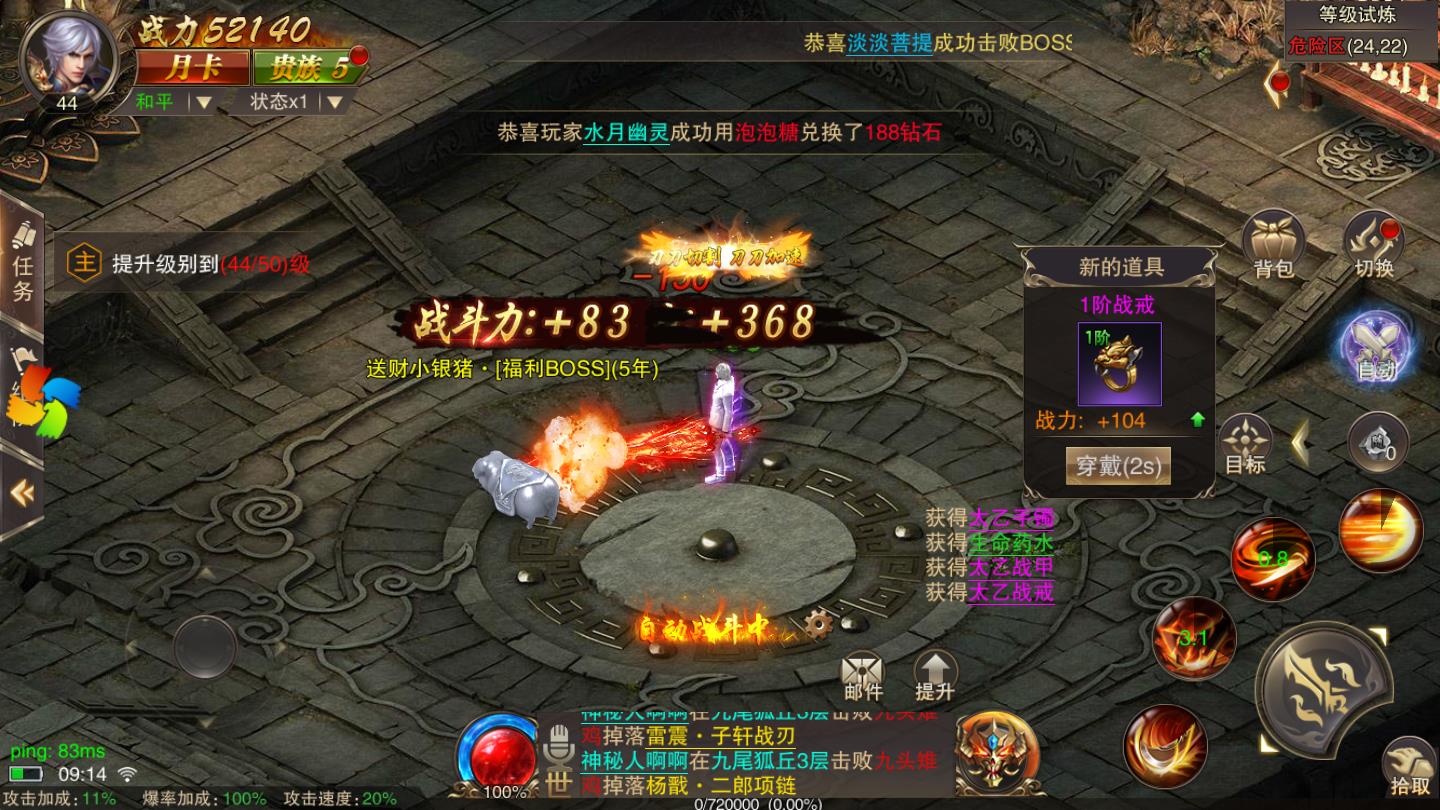The width and height of the screenshot is (1440, 810).
Task: Open the 背包 bag
Action: (1273, 245)
